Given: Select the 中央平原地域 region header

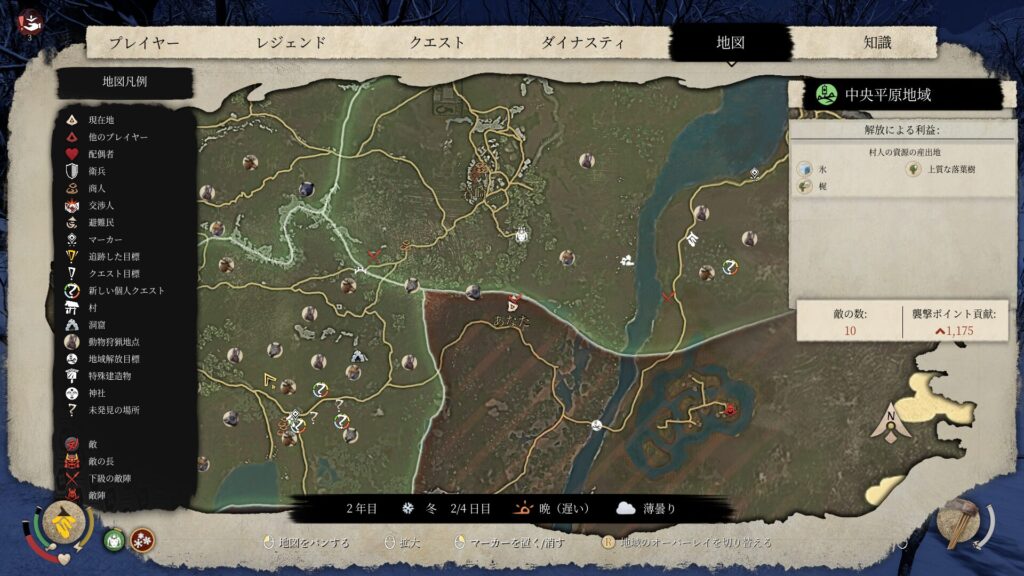Looking at the screenshot, I should click(895, 95).
